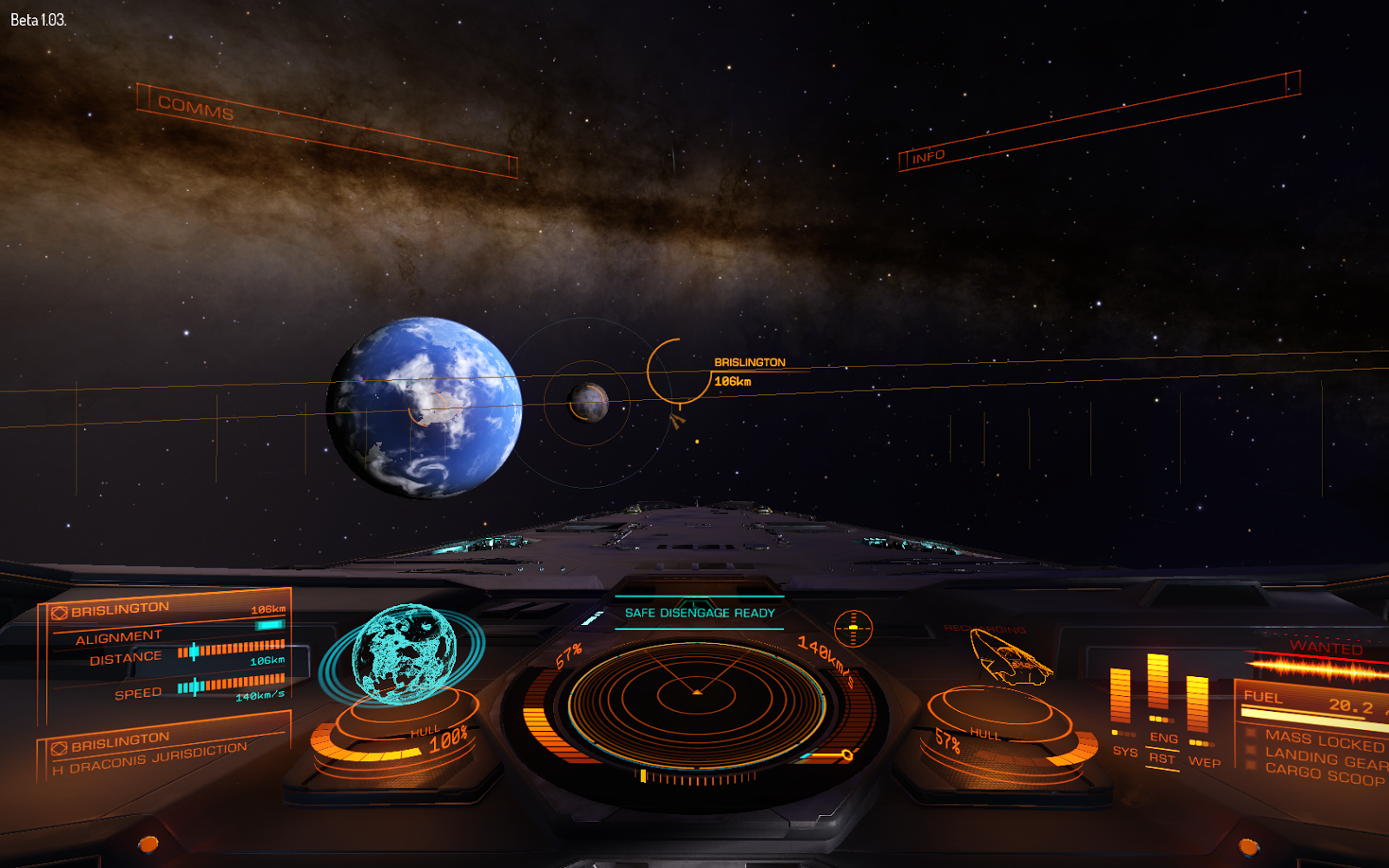Select the Brislington target marker label
The image size is (1389, 868).
tap(749, 362)
